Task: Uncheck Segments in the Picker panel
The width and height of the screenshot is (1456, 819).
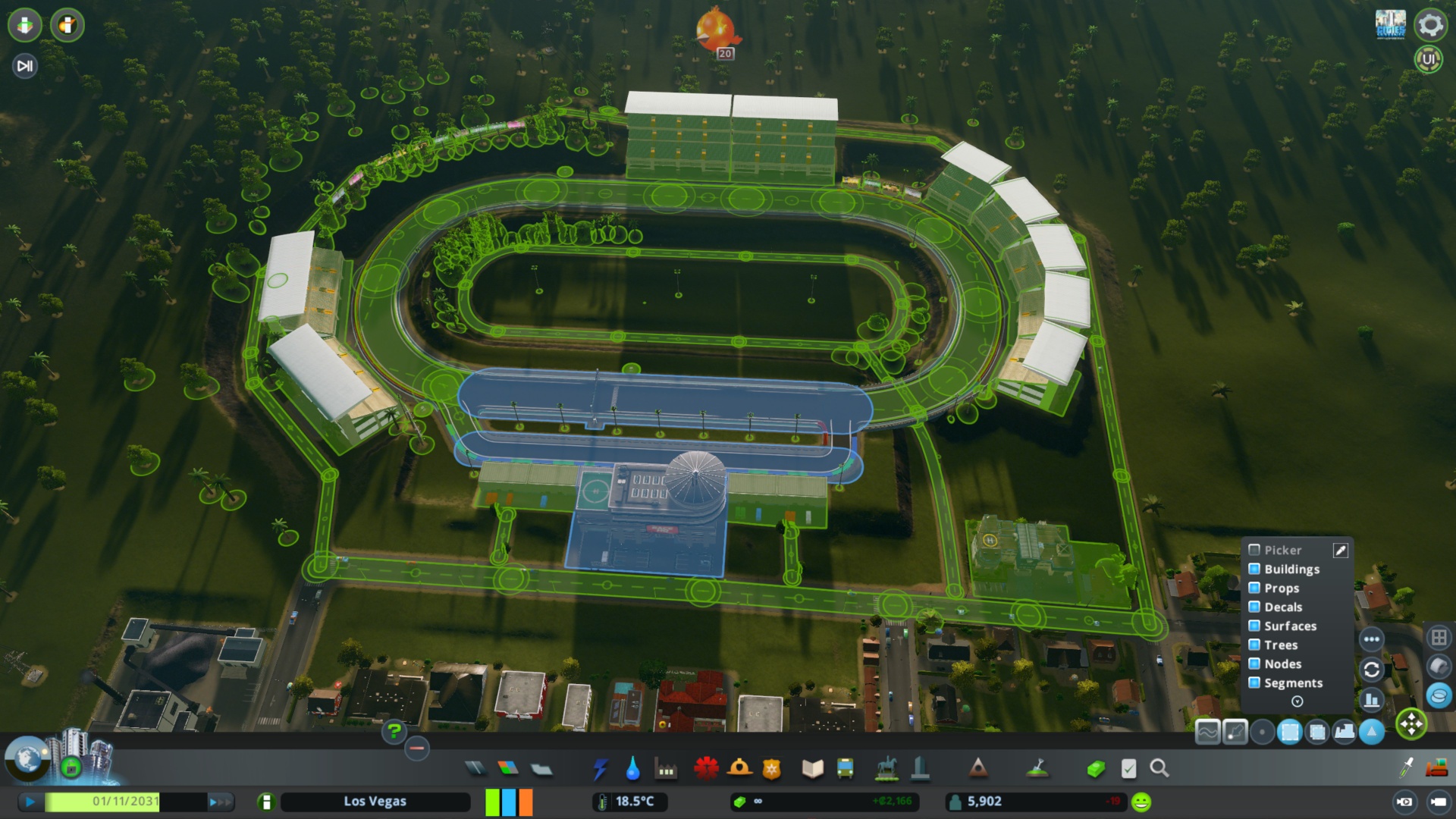Action: 1255,682
